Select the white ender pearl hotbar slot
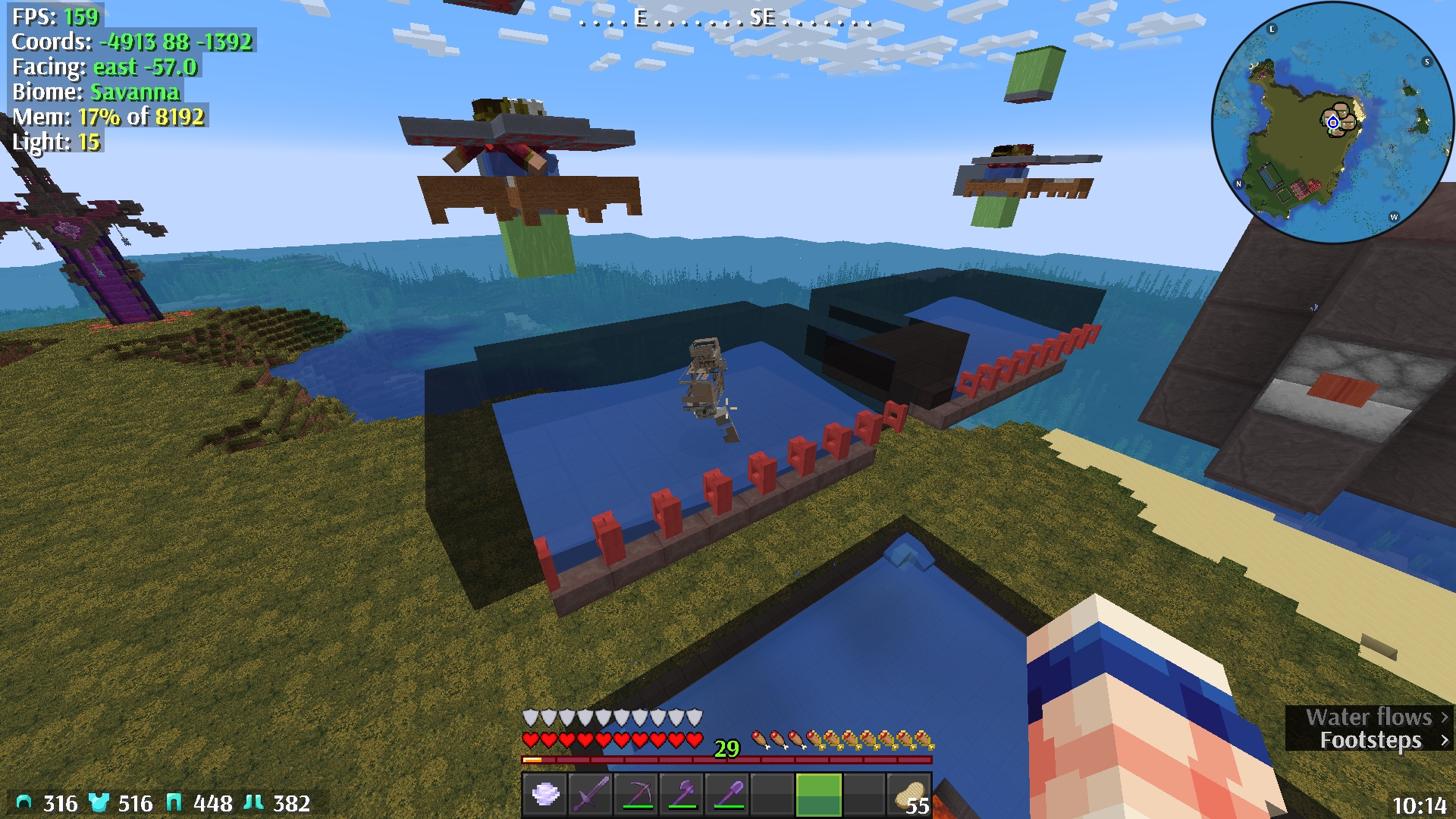 click(x=545, y=794)
